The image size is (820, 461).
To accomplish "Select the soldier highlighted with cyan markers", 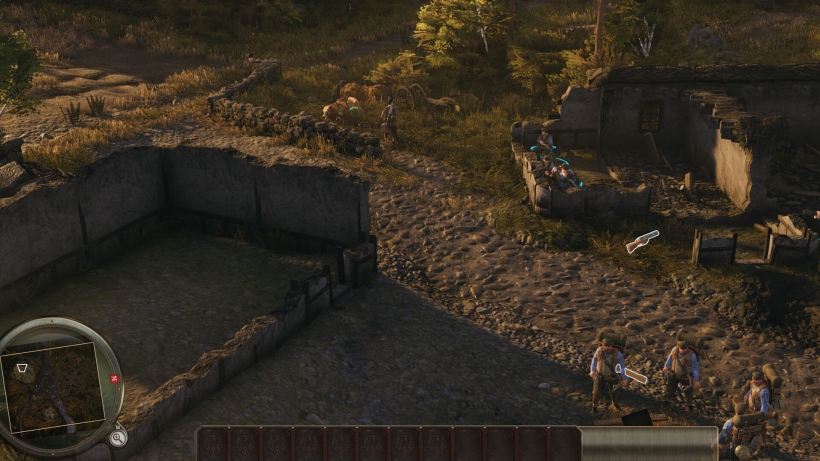I will pyautogui.click(x=557, y=170).
